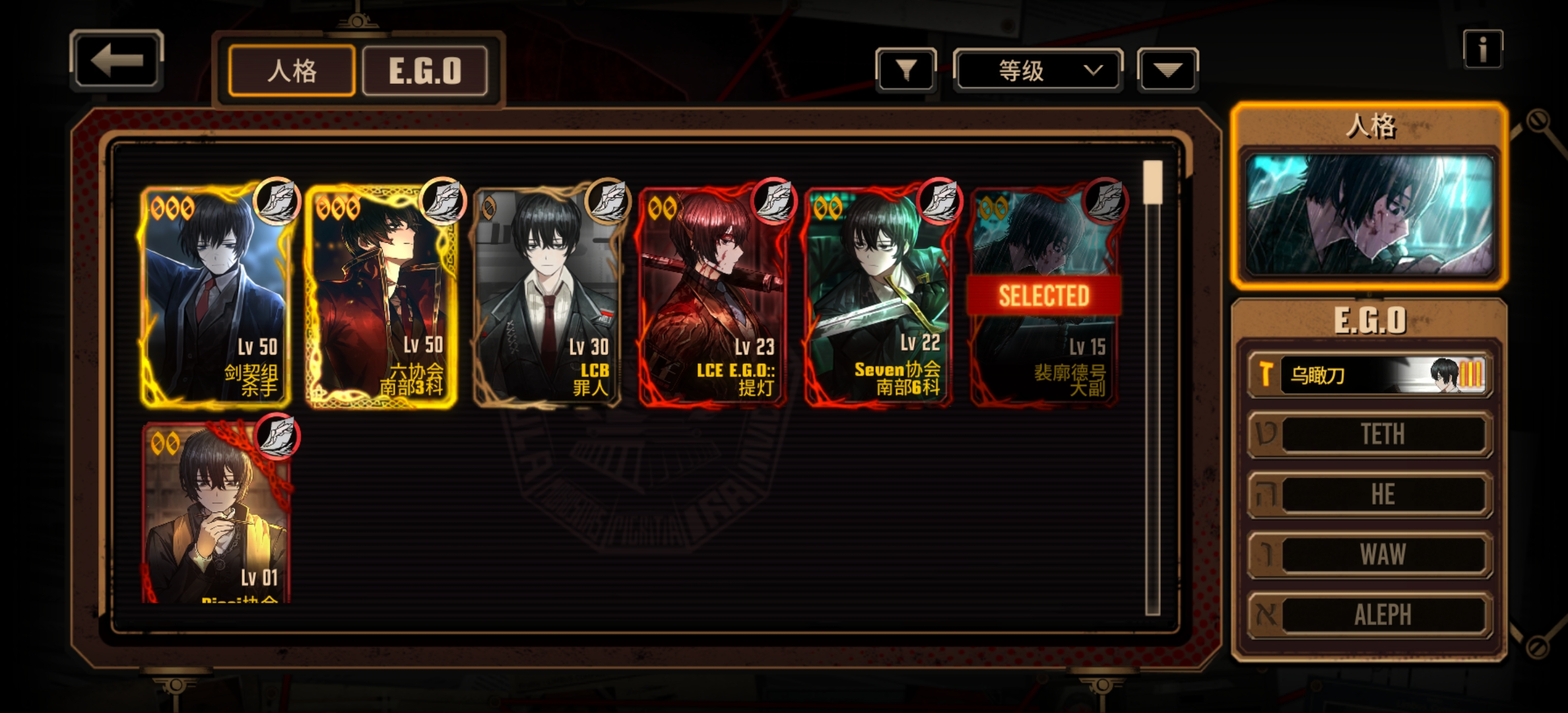Open the 等级 sort dropdown
The image size is (1568, 713).
(x=1037, y=70)
